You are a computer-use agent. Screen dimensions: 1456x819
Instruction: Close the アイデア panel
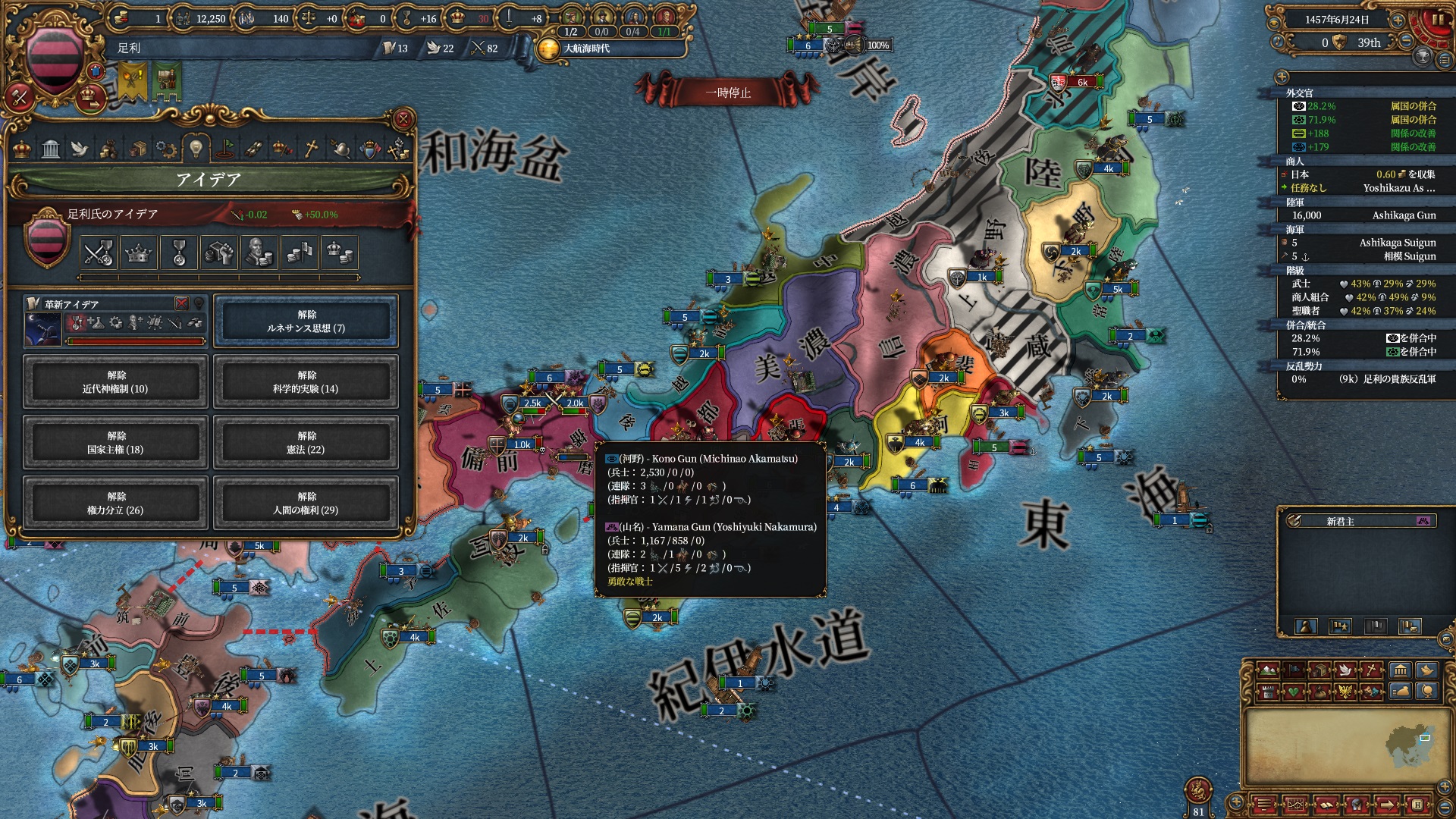(x=403, y=119)
